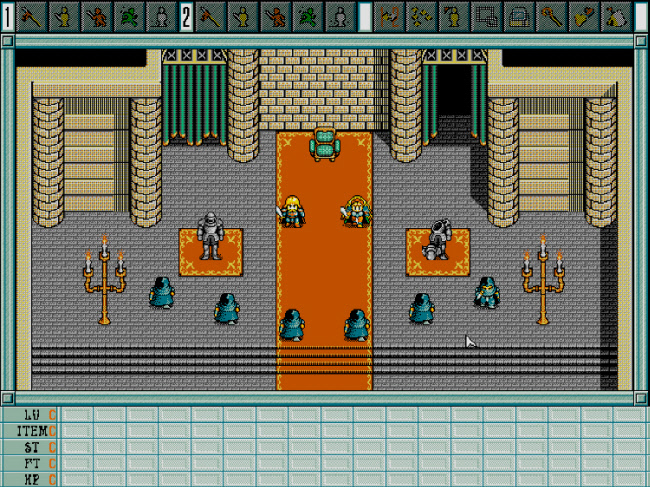Click the 1-2 player swap icon
This screenshot has height=487, width=650.
pos(390,16)
